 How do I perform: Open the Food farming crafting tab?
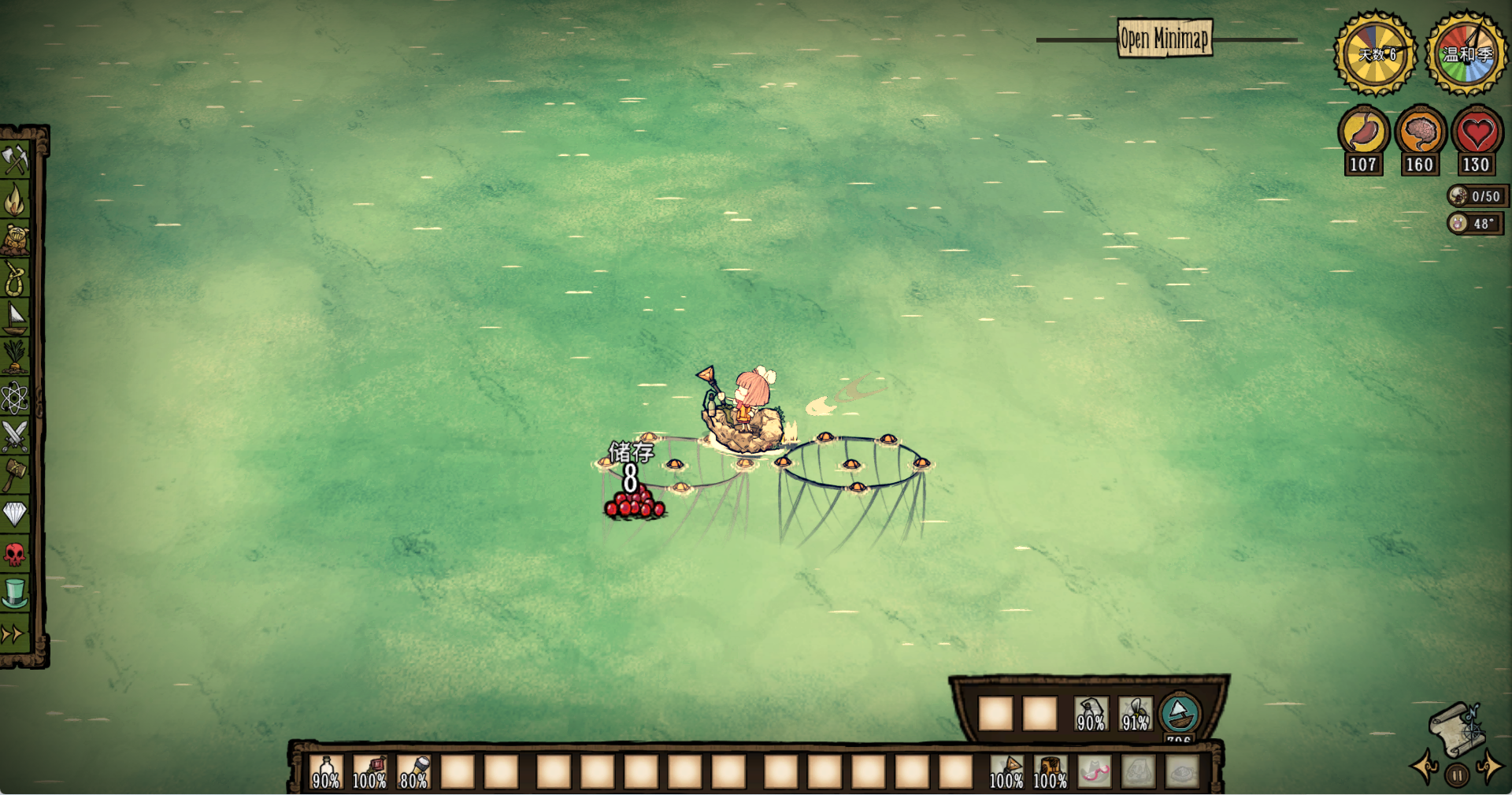15,357
